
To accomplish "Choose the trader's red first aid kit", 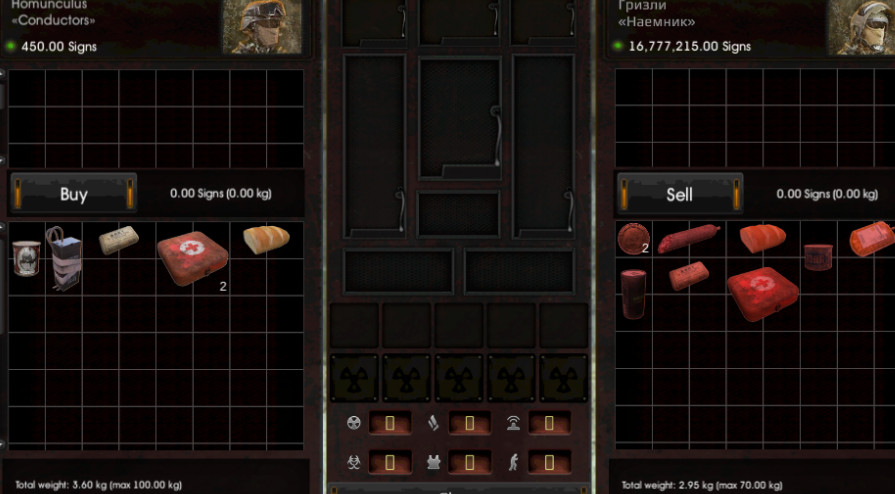I will tap(193, 259).
